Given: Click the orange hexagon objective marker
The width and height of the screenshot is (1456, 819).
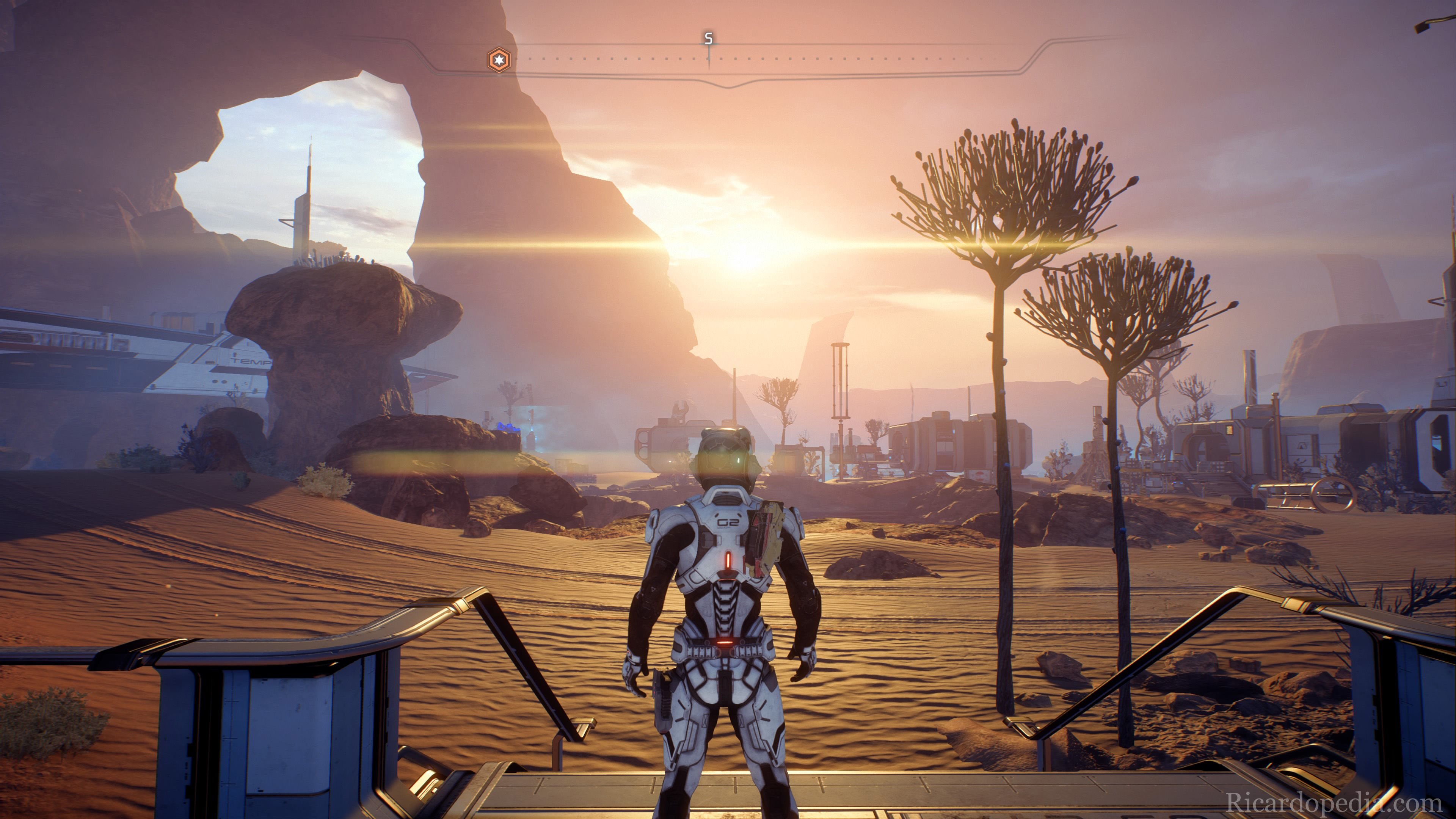Looking at the screenshot, I should pos(499,60).
